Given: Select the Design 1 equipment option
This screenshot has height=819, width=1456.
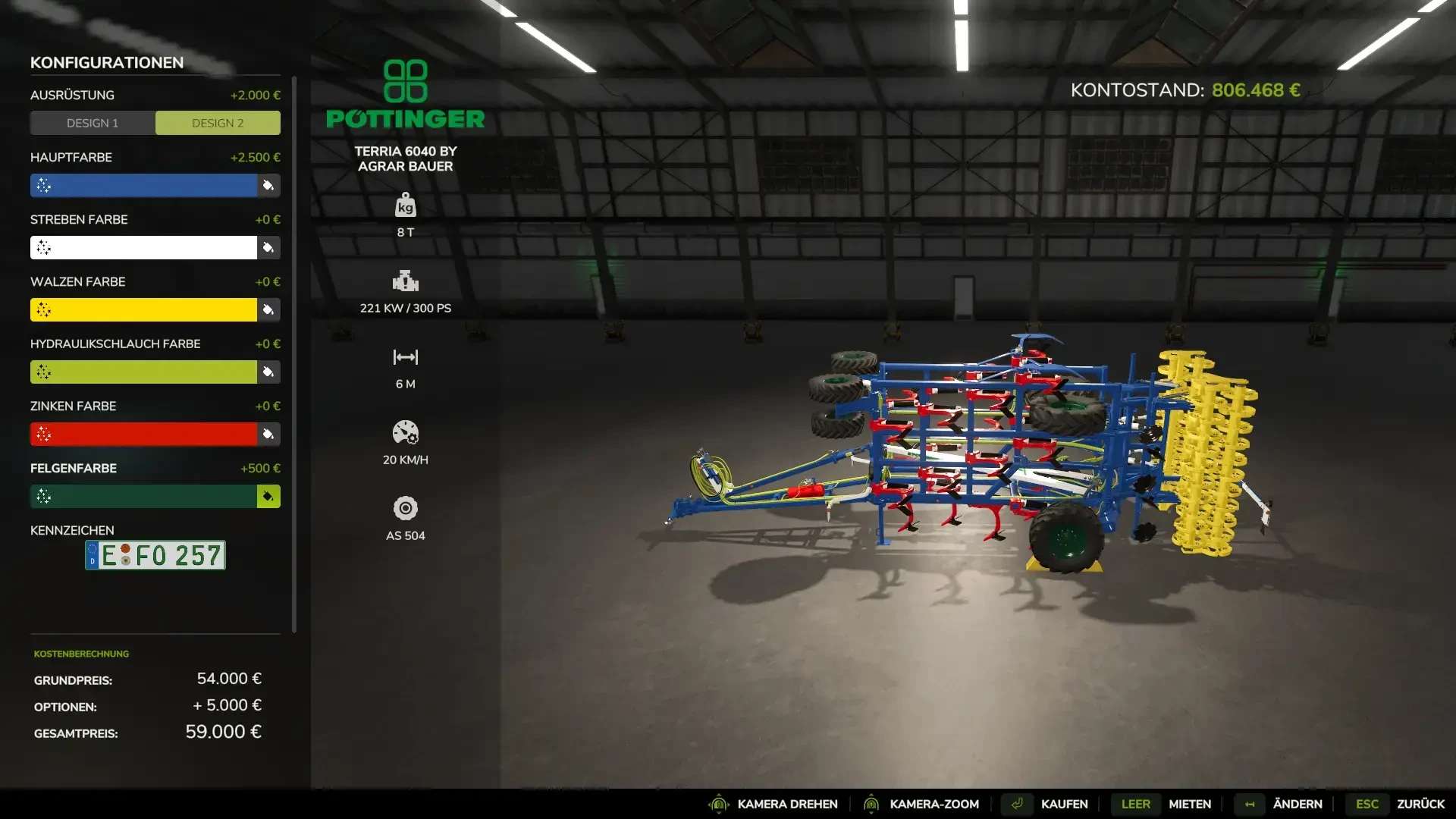Looking at the screenshot, I should click(x=93, y=123).
